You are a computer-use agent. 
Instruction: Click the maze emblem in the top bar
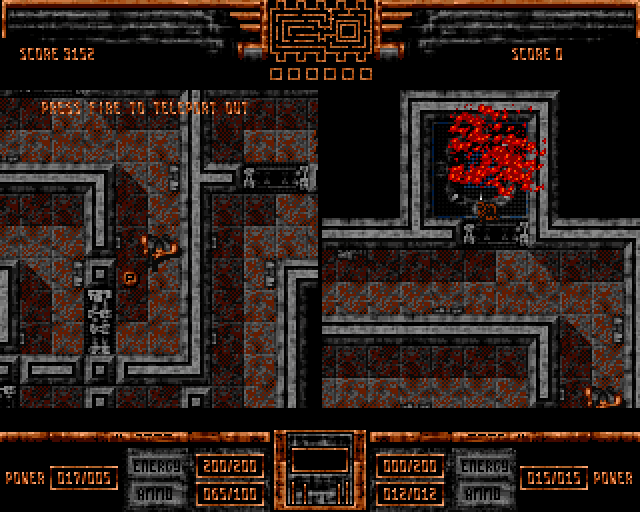click(320, 31)
